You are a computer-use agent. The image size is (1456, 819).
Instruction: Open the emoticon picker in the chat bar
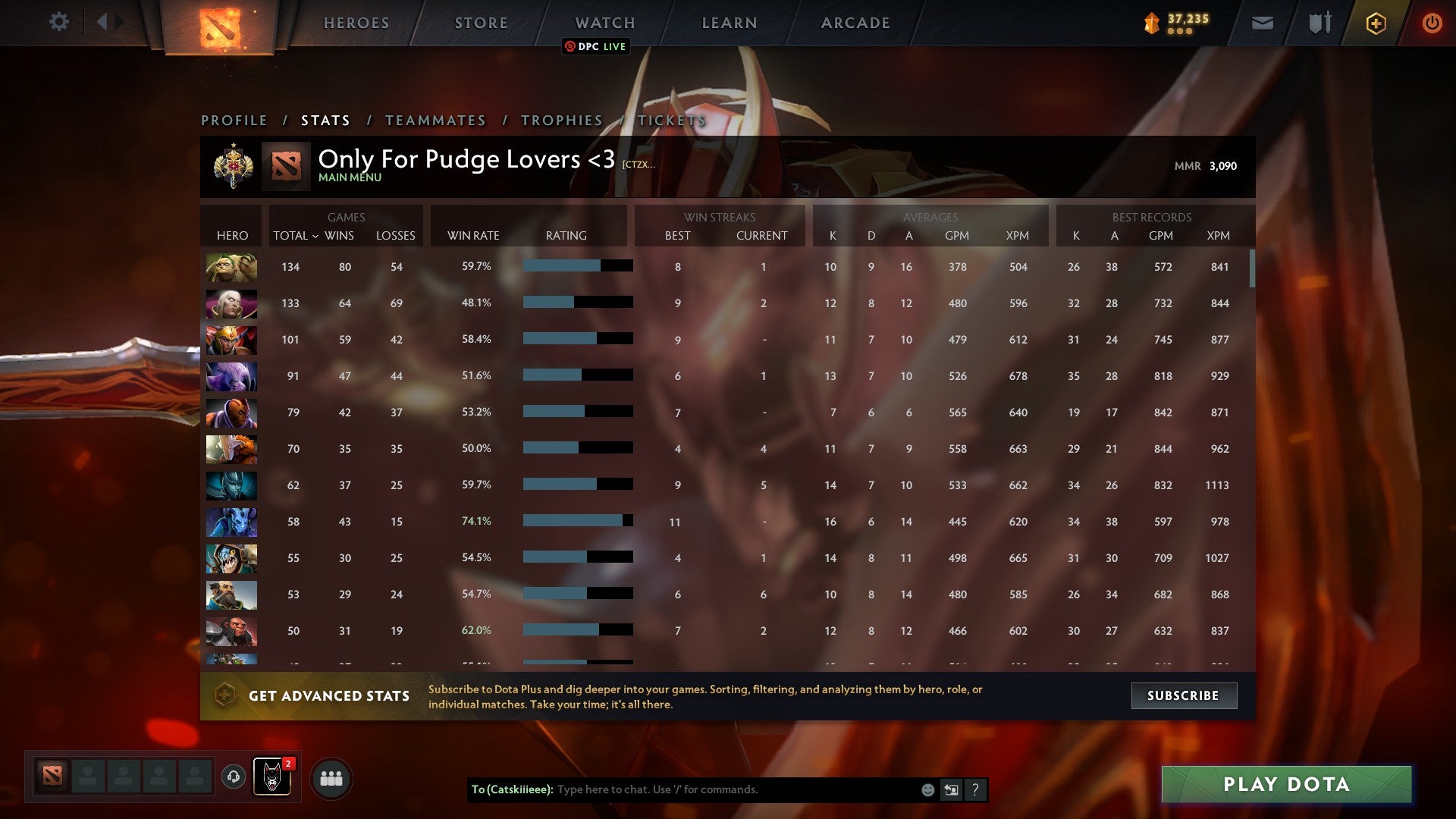(x=927, y=789)
